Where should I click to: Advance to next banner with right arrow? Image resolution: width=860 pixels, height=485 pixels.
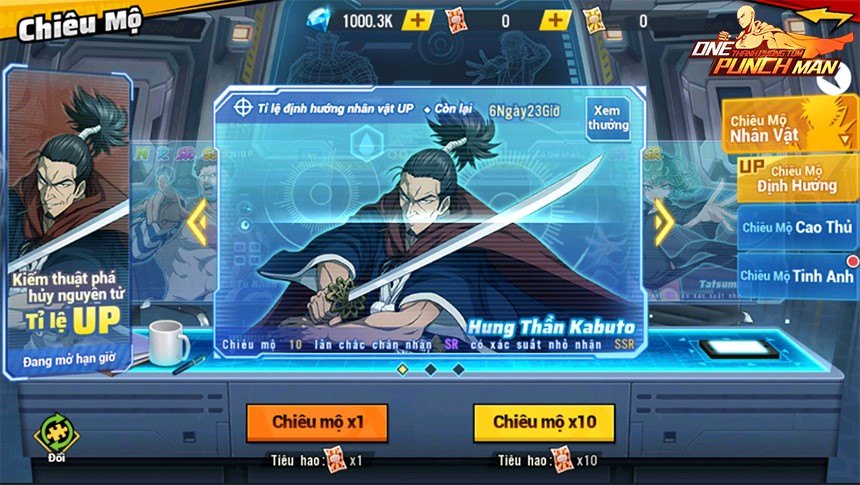pos(662,223)
